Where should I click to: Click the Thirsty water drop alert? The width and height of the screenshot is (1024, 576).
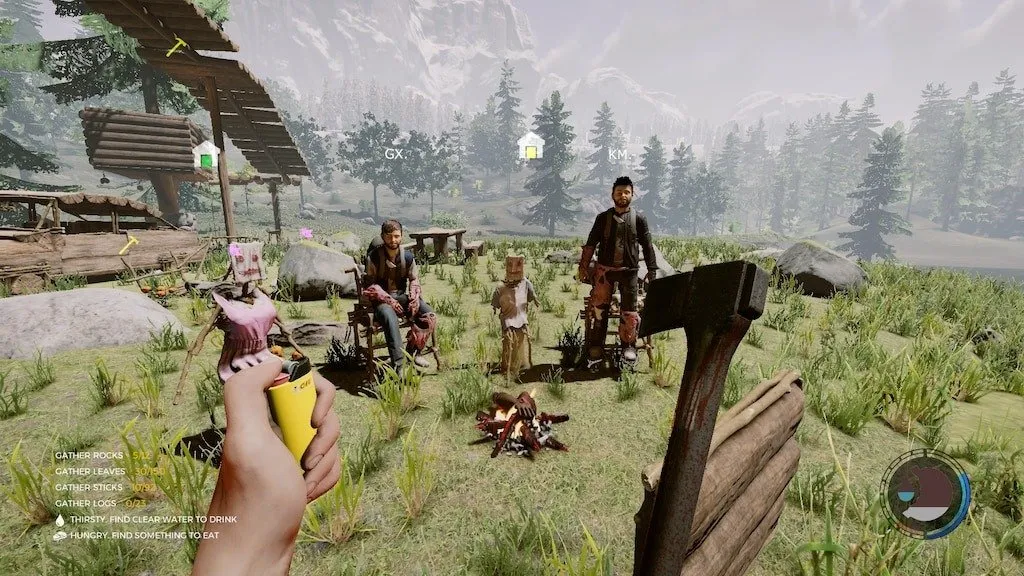(x=60, y=519)
